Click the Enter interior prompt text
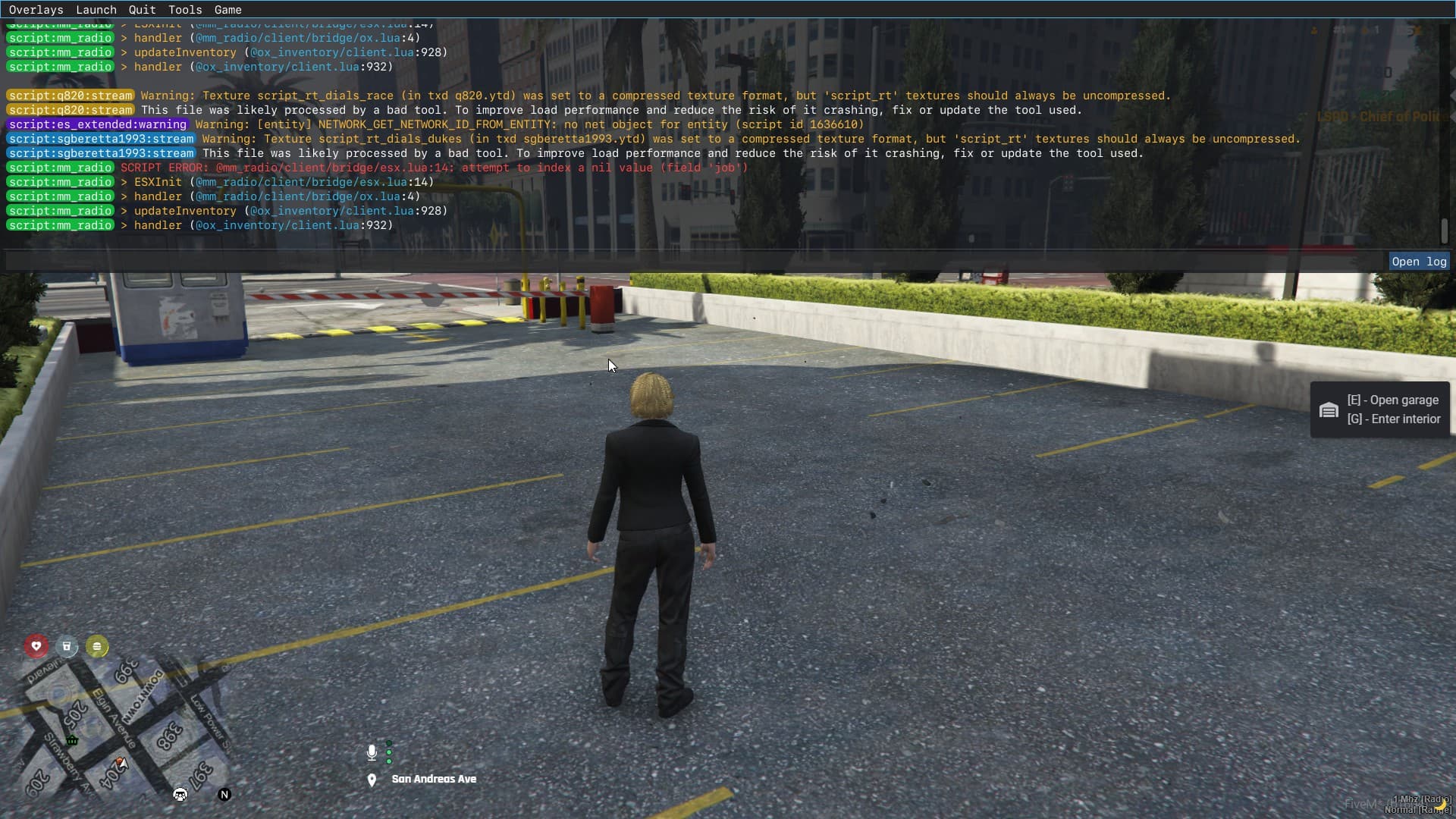 [x=1395, y=419]
